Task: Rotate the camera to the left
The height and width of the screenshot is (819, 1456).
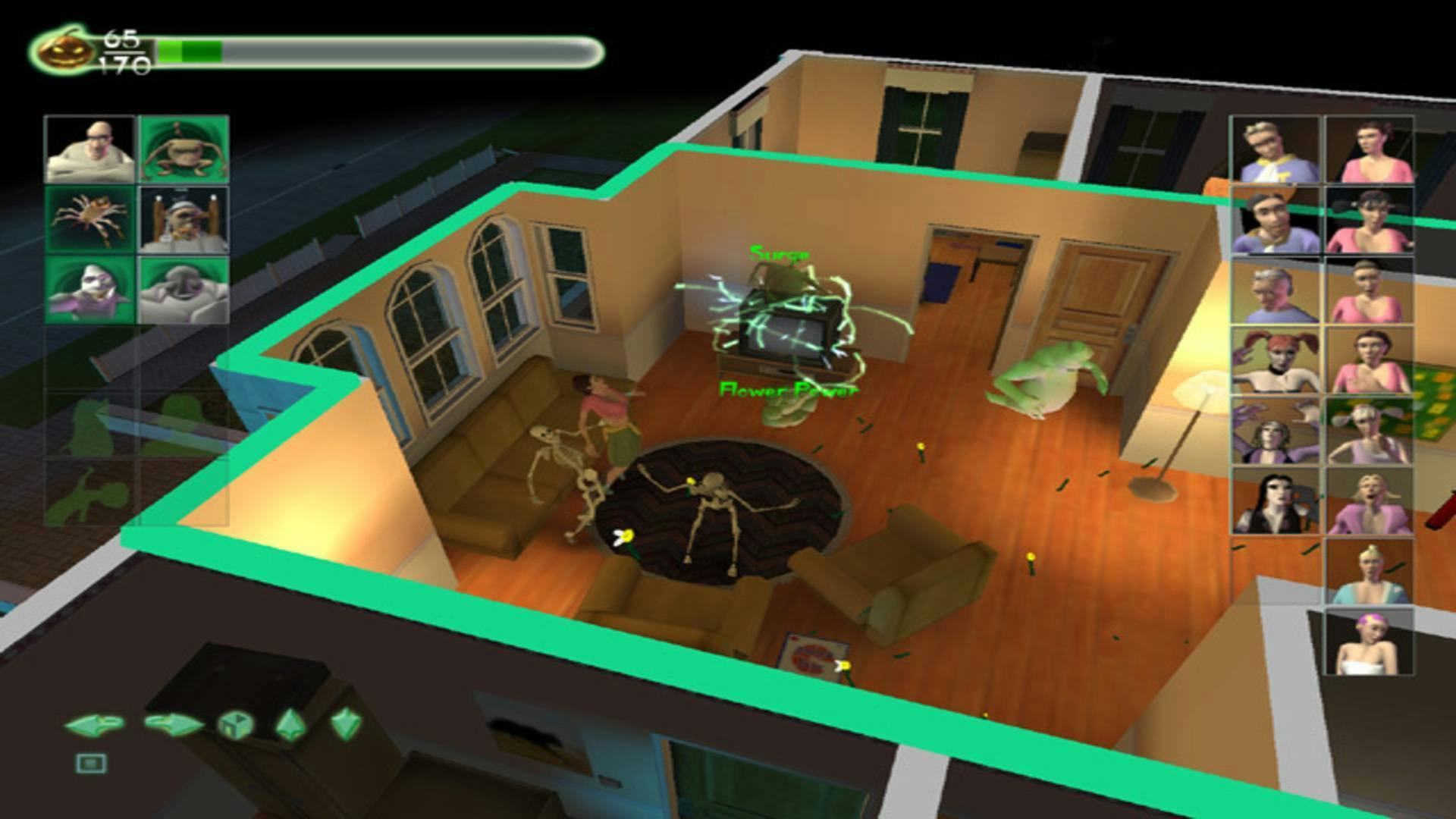Action: [94, 724]
